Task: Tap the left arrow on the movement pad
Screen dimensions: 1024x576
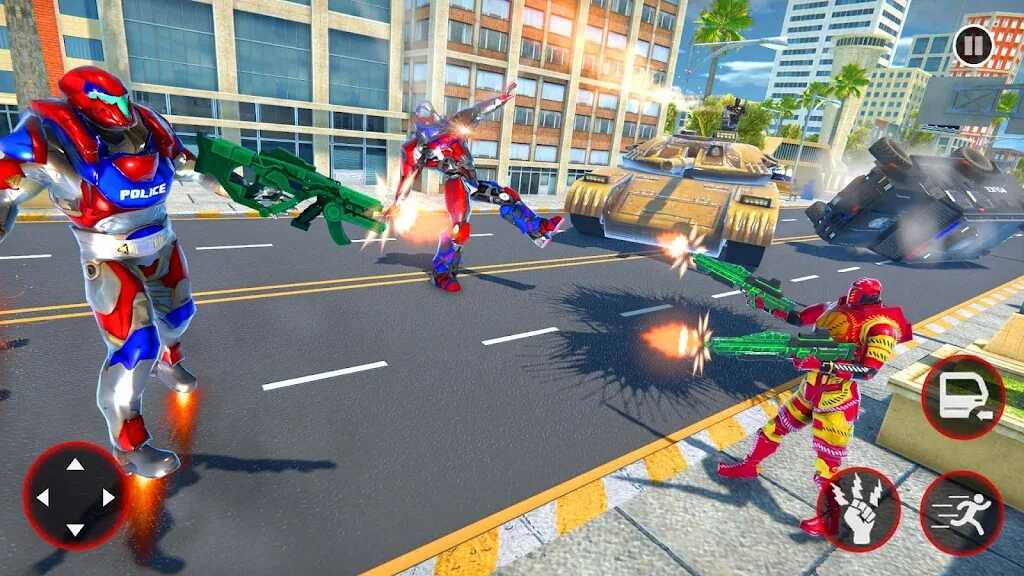Action: (x=43, y=497)
